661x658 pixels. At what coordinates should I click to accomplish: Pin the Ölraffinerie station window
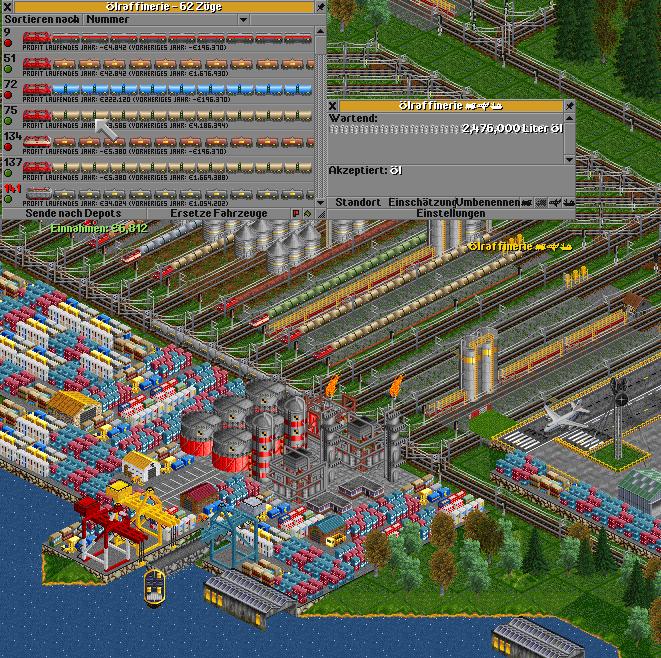coord(569,105)
